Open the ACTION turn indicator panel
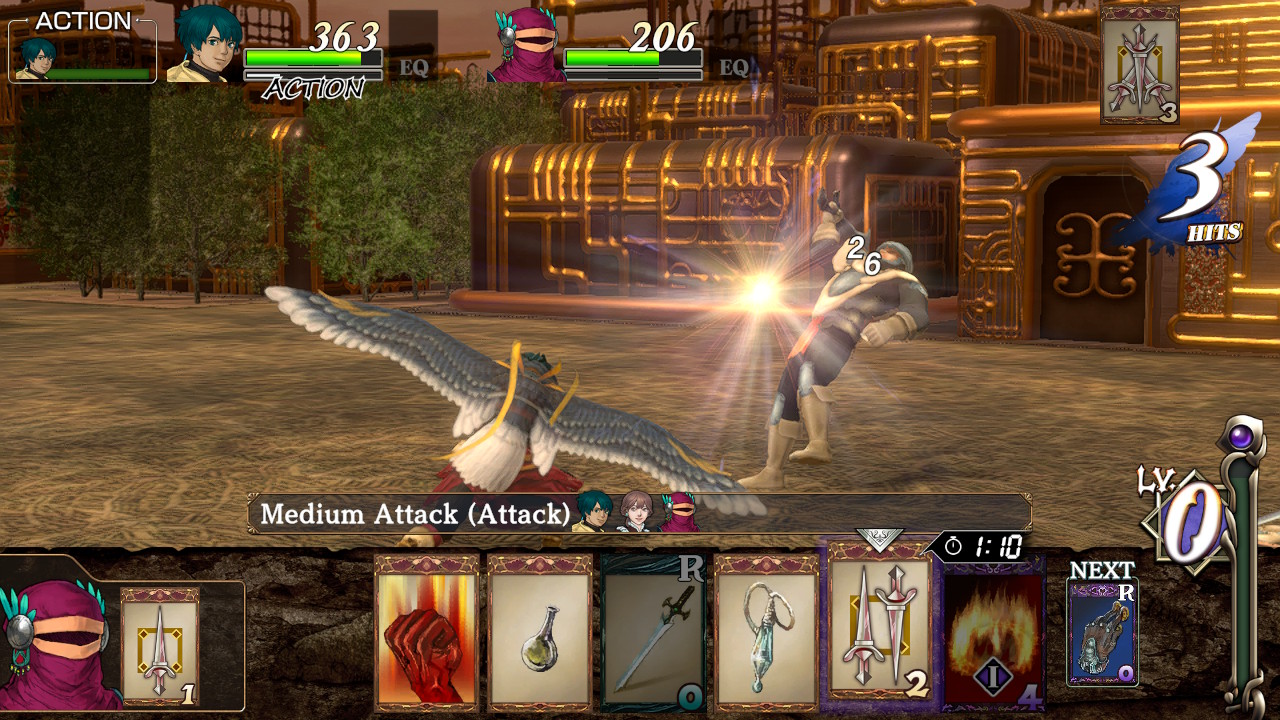1280x720 pixels. [82, 48]
